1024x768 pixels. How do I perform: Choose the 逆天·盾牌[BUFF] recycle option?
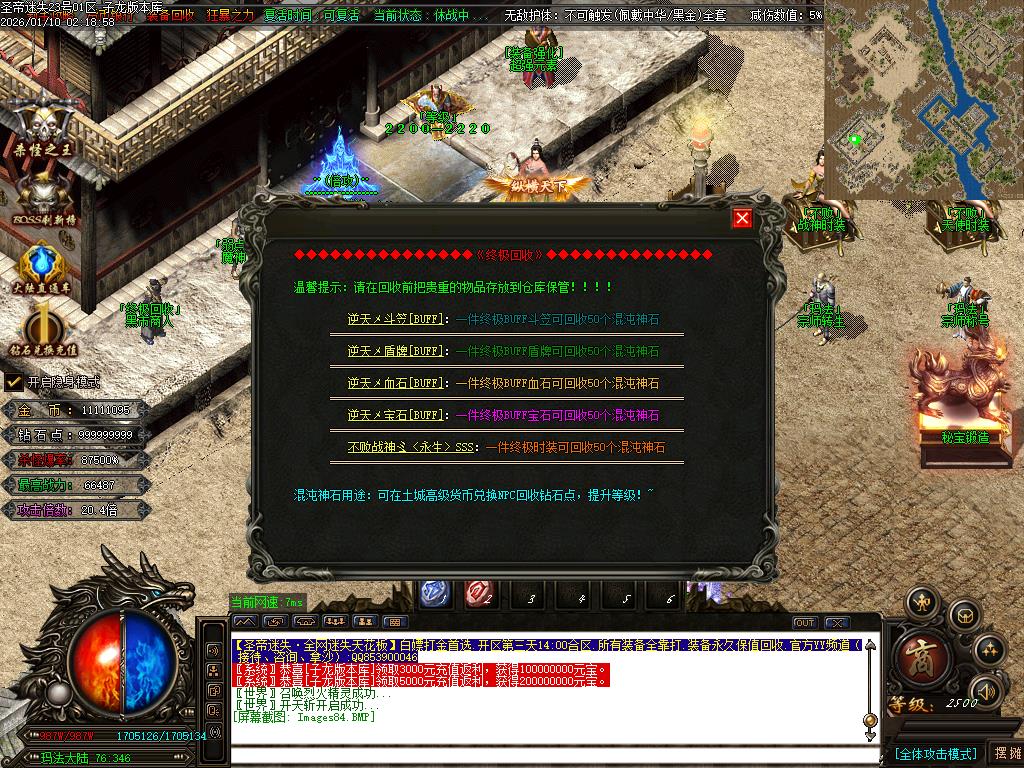point(395,352)
